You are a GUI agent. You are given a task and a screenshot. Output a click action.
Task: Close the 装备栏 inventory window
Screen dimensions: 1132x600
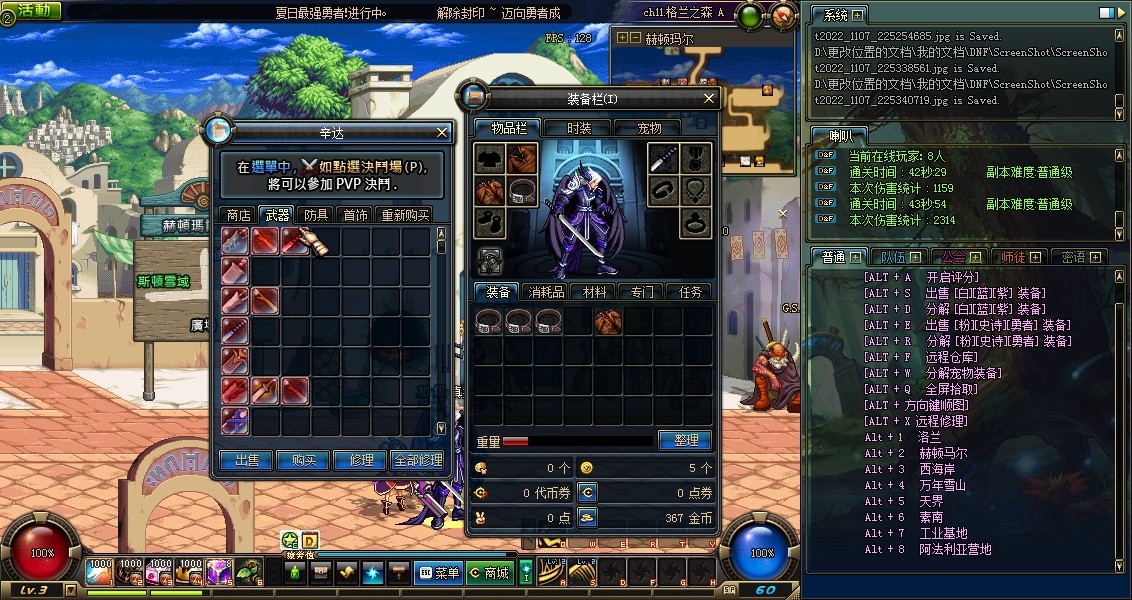coord(709,99)
